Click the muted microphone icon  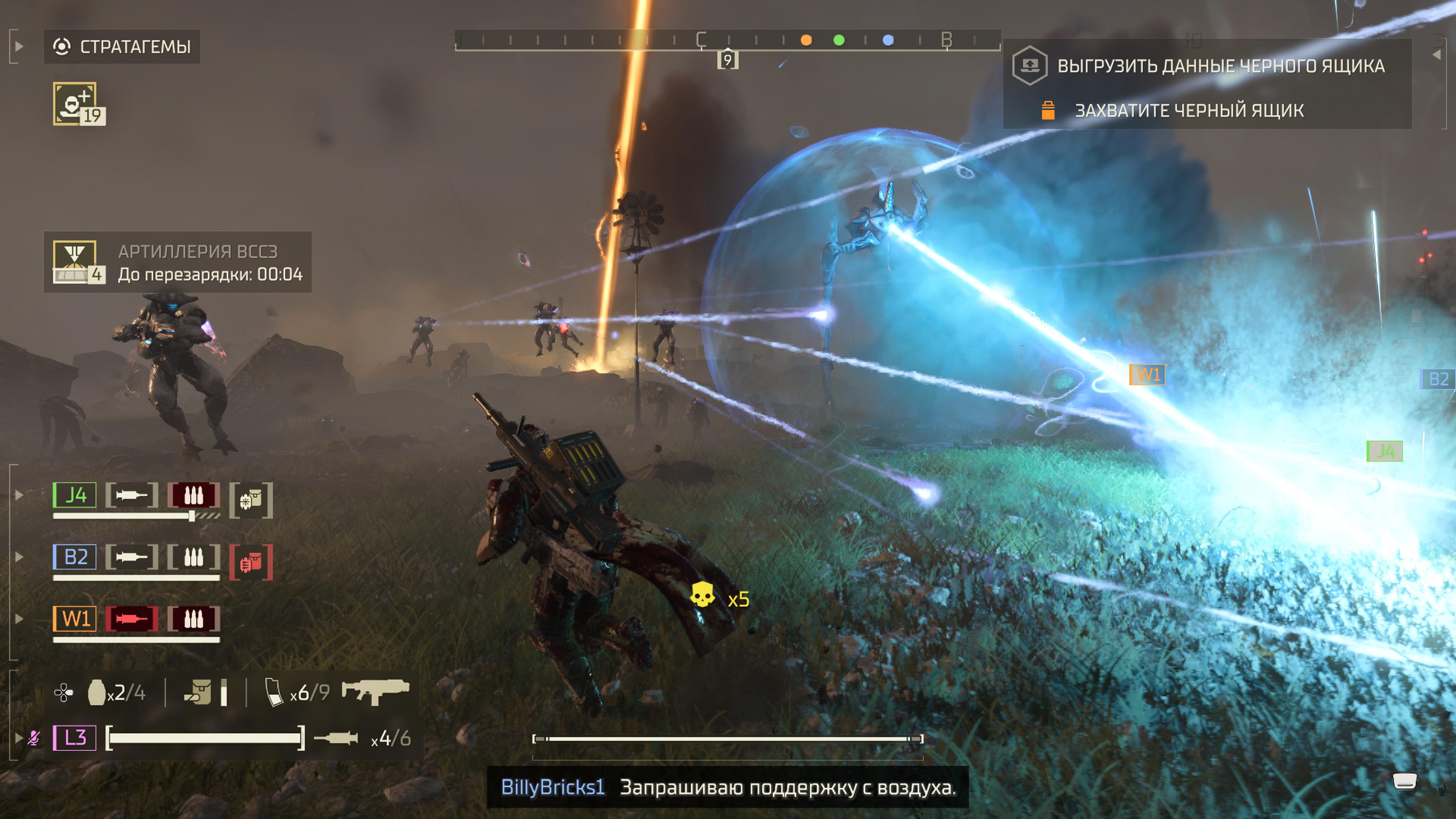point(34,737)
